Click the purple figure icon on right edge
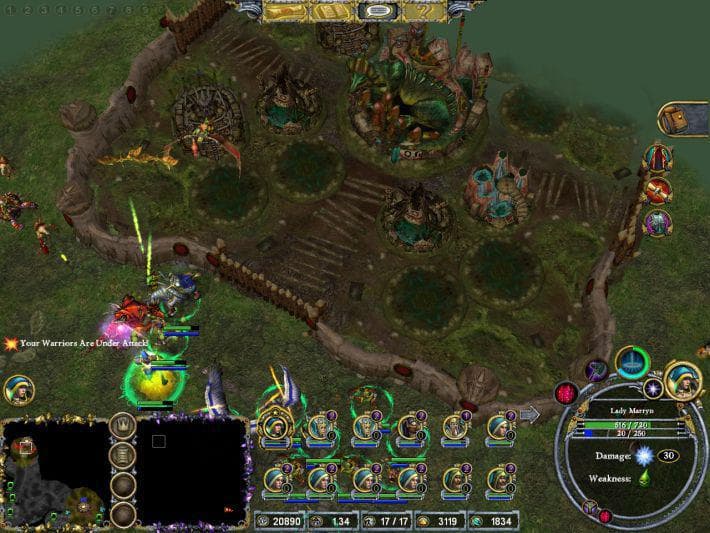Viewport: 710px width, 533px height. [x=657, y=222]
